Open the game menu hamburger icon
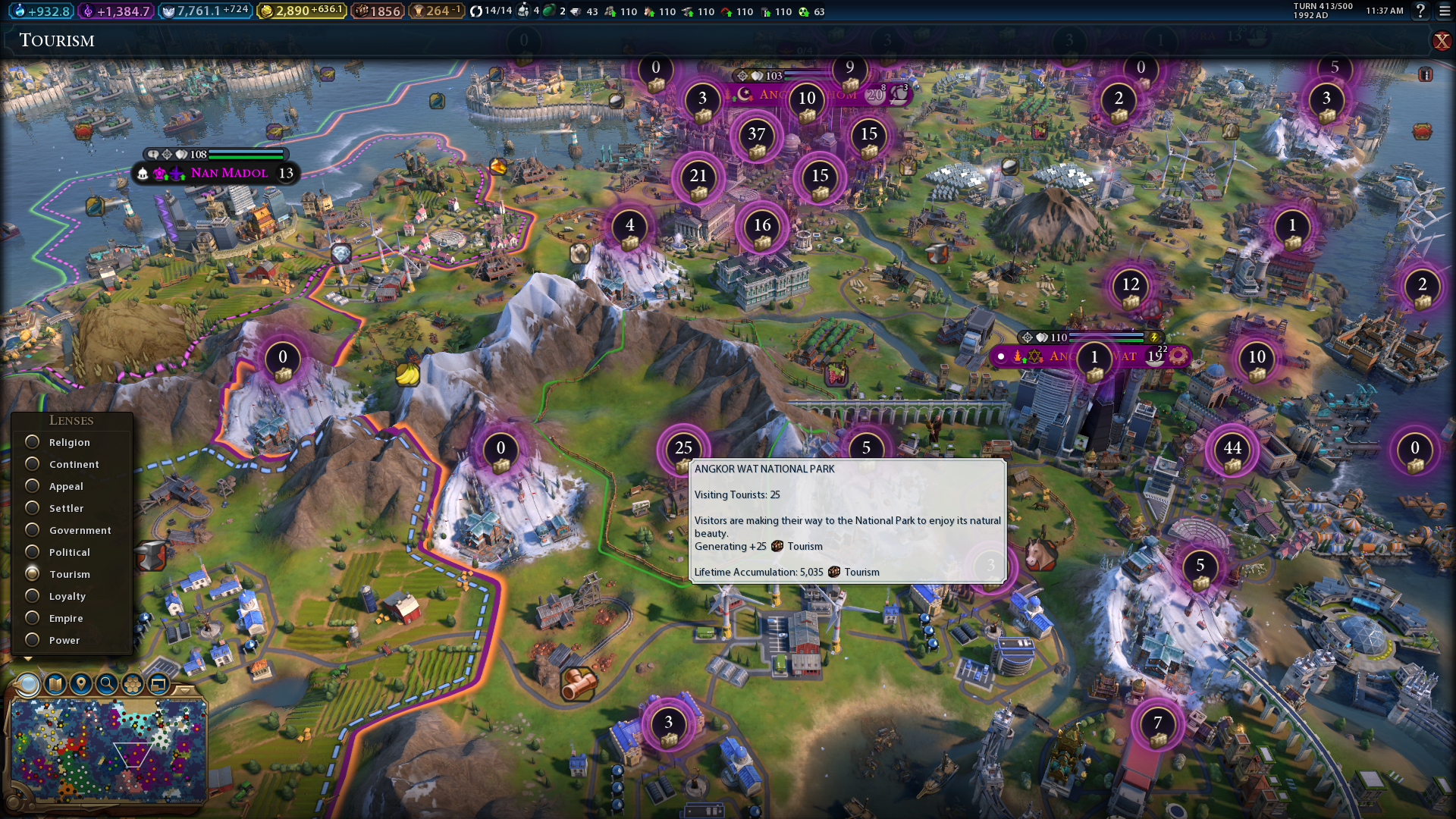The width and height of the screenshot is (1456, 819). point(1445,11)
